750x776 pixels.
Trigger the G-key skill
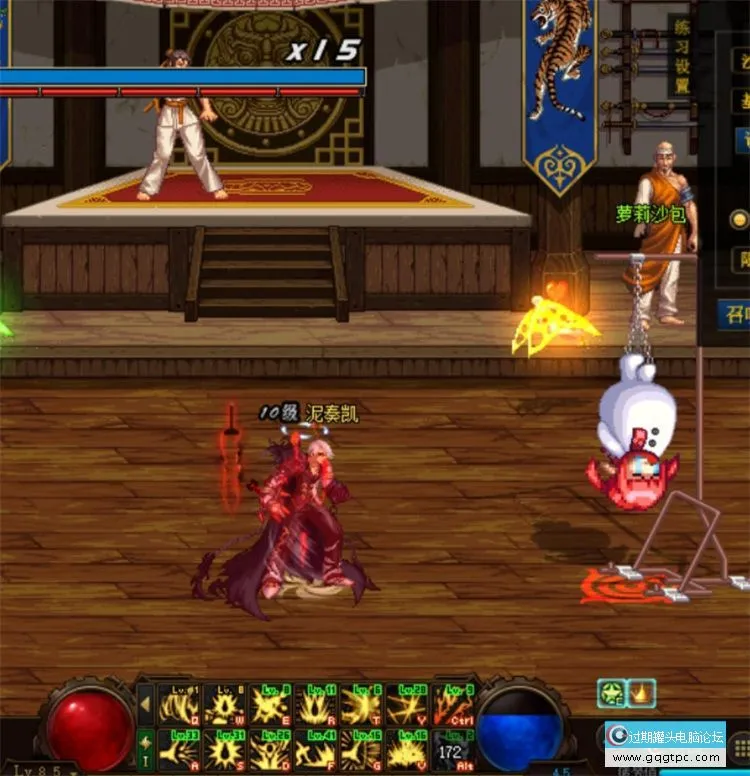pyautogui.click(x=361, y=749)
